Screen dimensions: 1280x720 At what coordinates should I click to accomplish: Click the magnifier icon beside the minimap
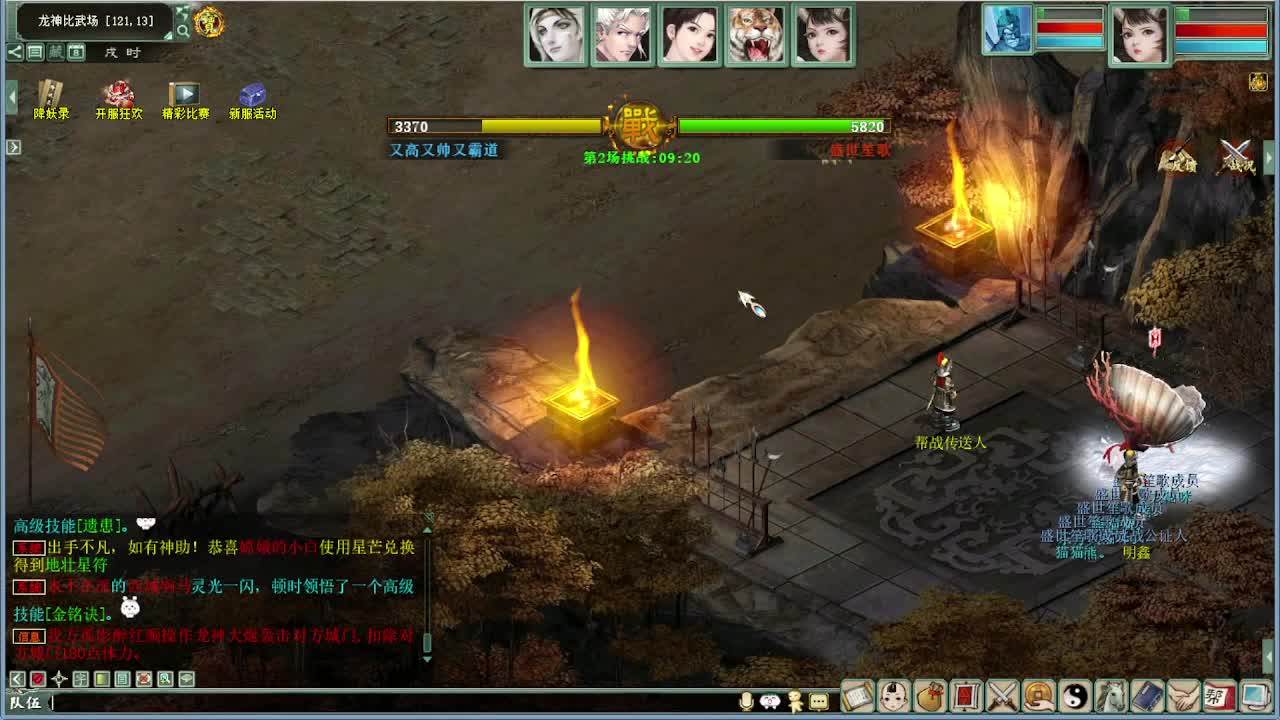pos(184,30)
